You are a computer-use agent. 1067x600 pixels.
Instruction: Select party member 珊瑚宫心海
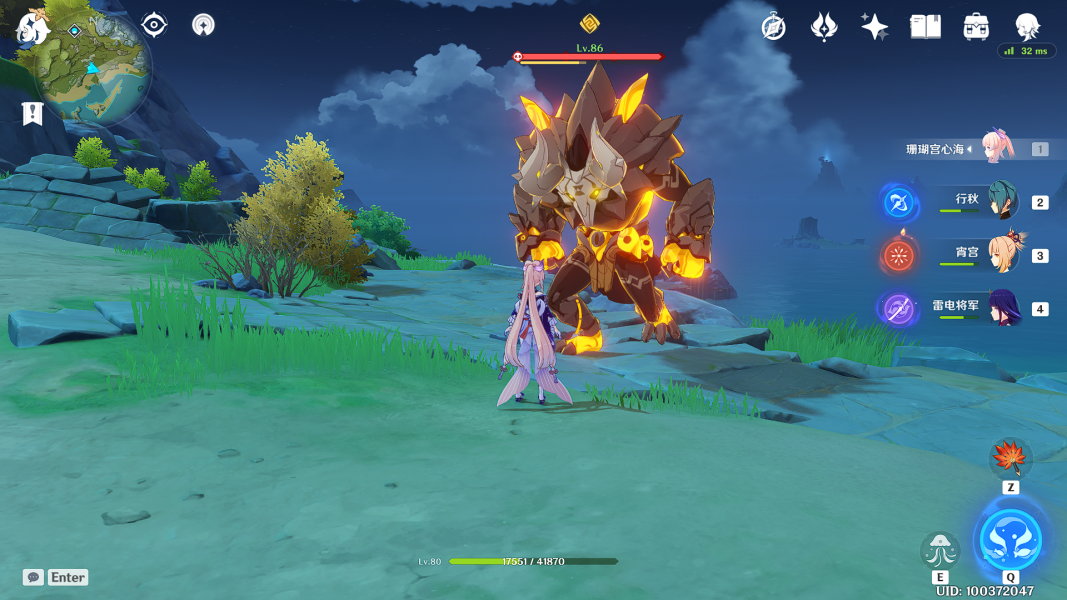pyautogui.click(x=998, y=148)
